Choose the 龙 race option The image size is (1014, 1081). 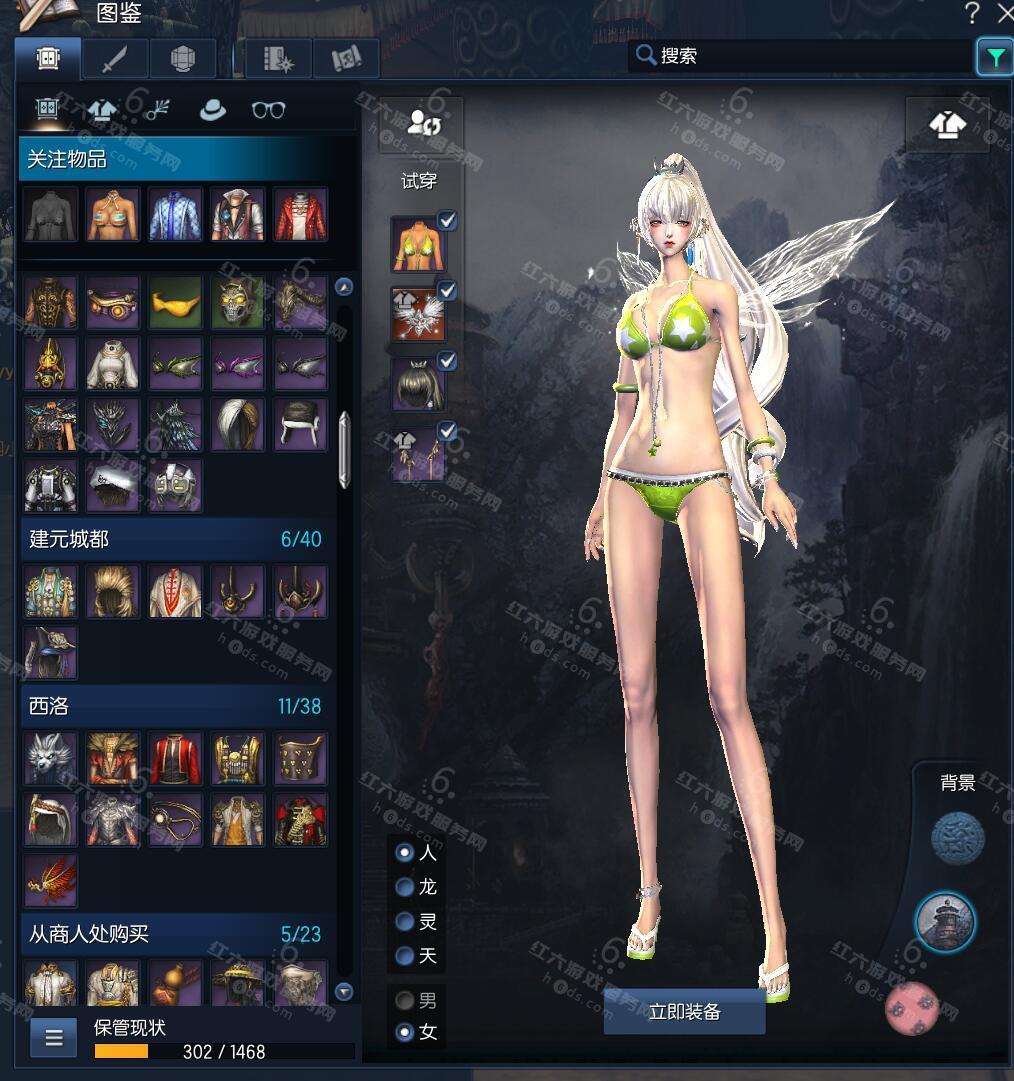[x=405, y=887]
